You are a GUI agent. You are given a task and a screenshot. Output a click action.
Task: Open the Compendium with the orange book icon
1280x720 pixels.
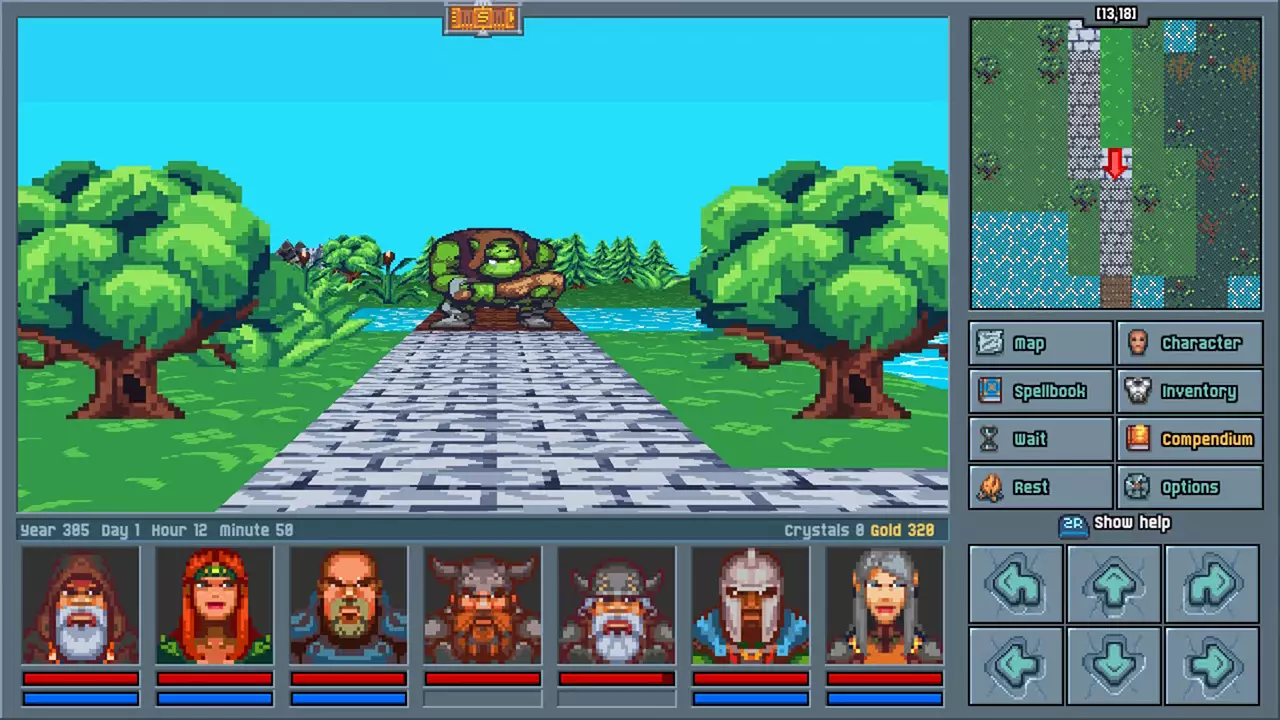tap(1138, 439)
